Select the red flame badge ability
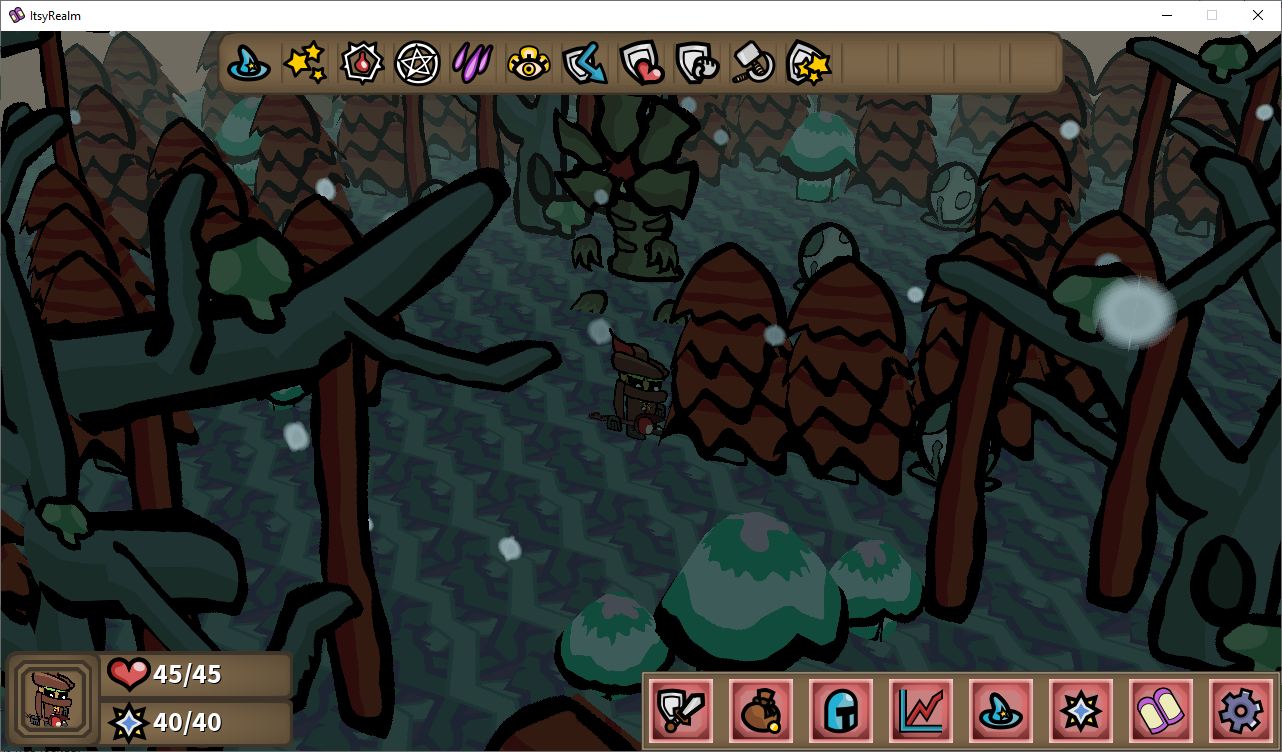The width and height of the screenshot is (1282, 752). click(x=360, y=63)
